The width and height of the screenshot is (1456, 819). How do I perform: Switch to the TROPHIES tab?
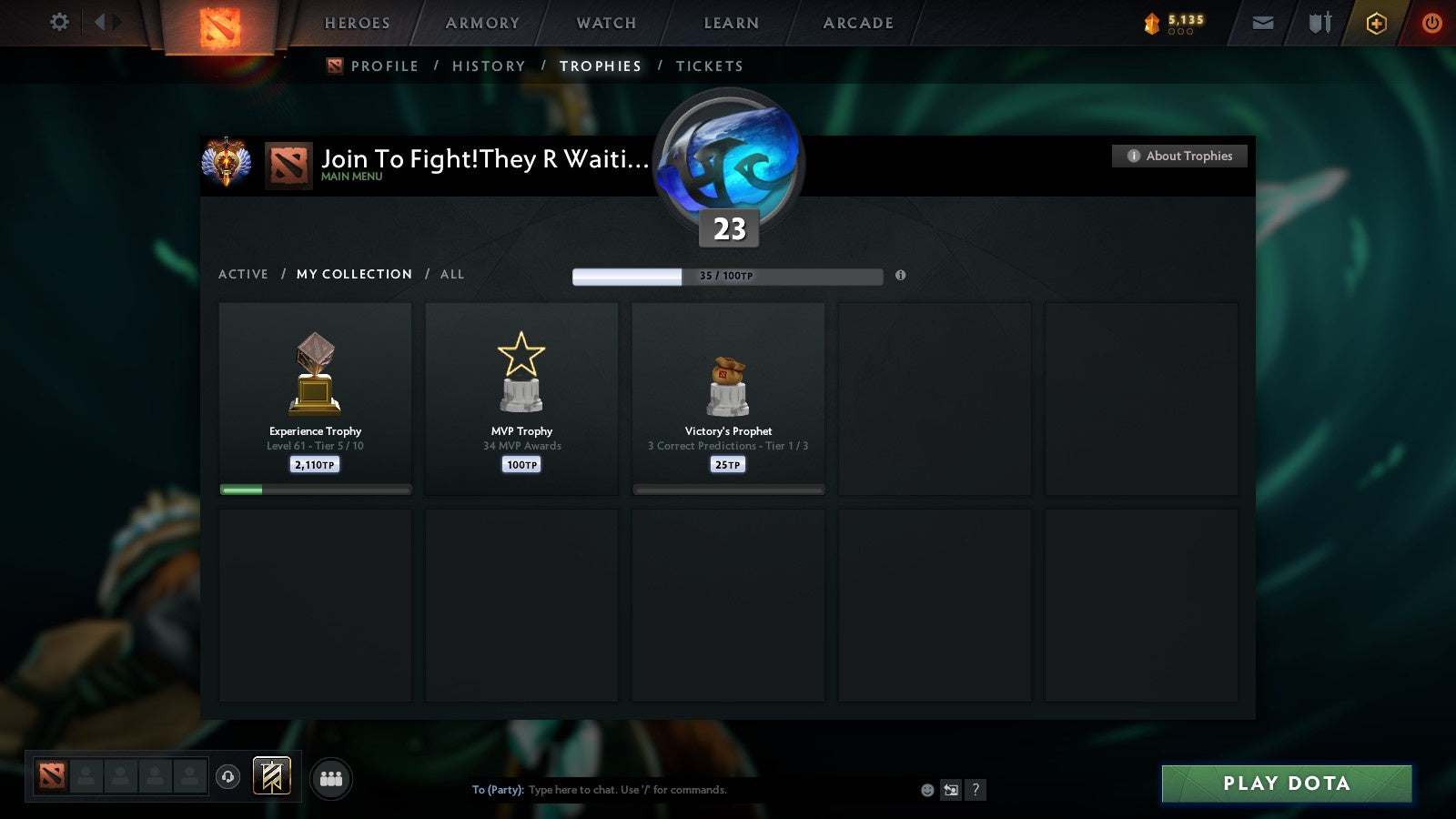[x=600, y=66]
